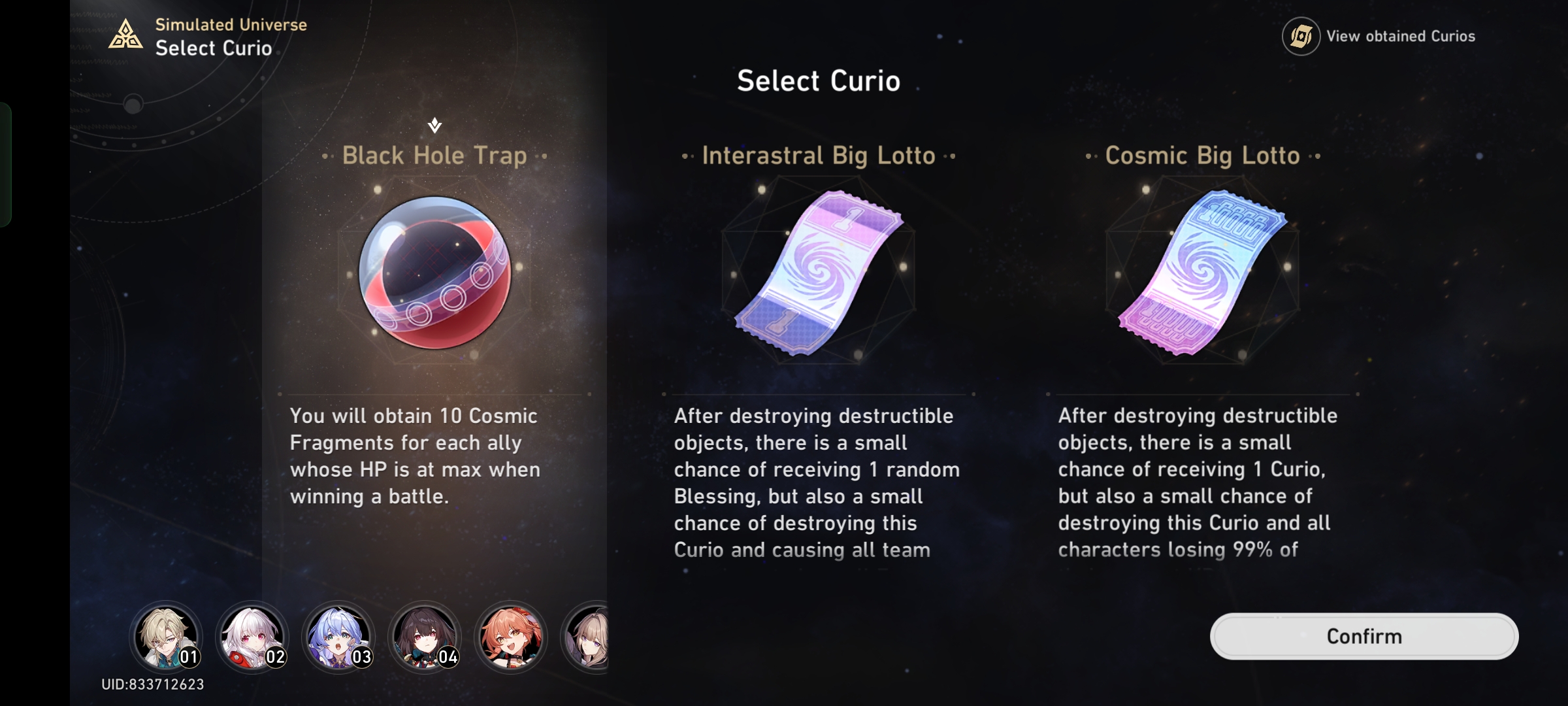Click the Select Curio header title
Image resolution: width=1568 pixels, height=706 pixels.
pos(818,80)
